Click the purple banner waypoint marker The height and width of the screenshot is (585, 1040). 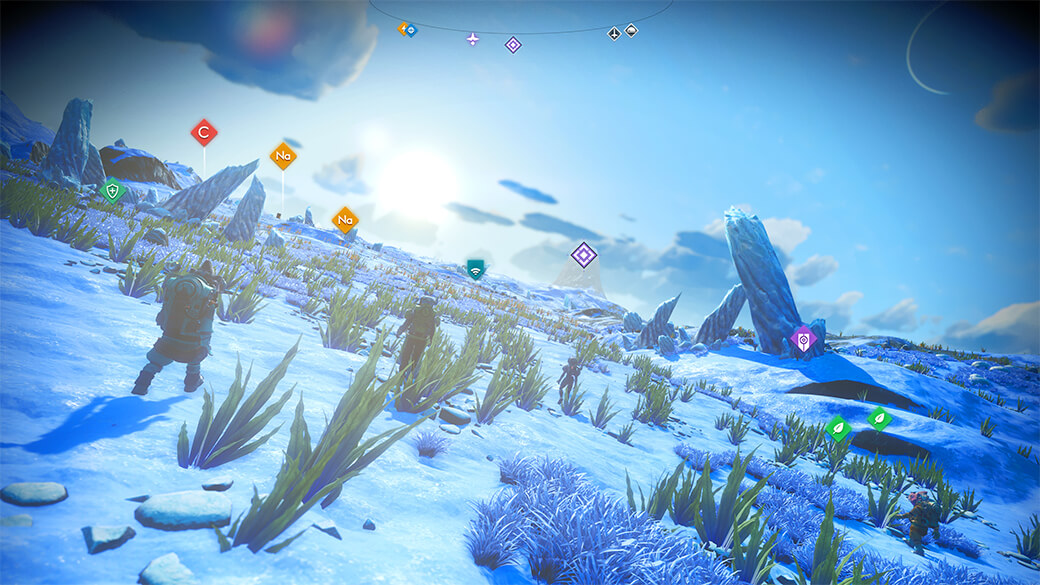coord(803,340)
